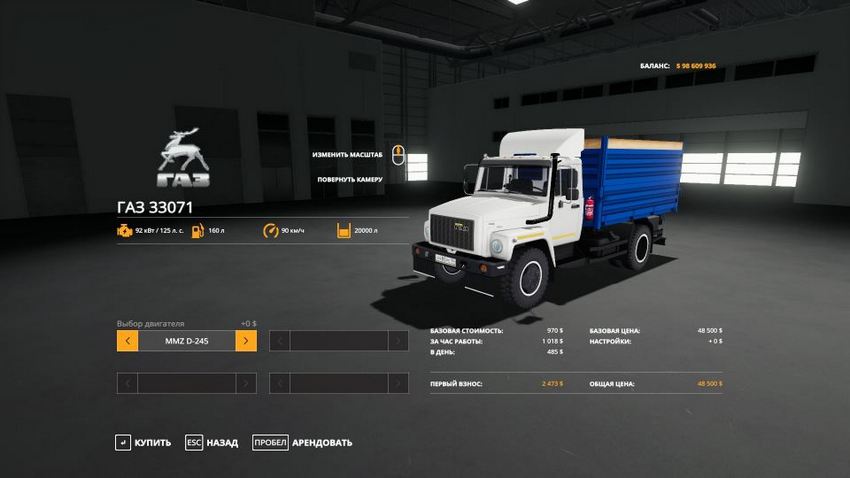
Task: Buy the GAZ 33071 truck (Купить)
Action: (x=143, y=442)
